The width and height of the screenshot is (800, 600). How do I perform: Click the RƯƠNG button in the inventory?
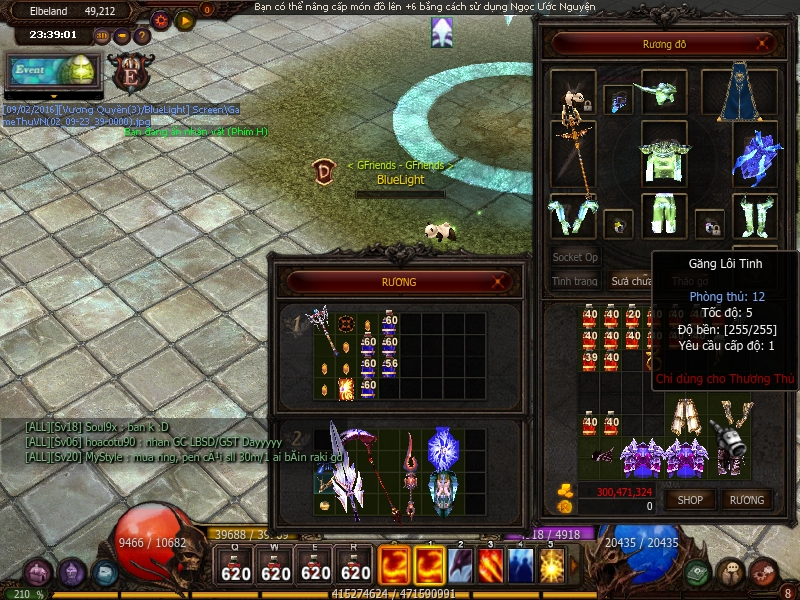(746, 500)
